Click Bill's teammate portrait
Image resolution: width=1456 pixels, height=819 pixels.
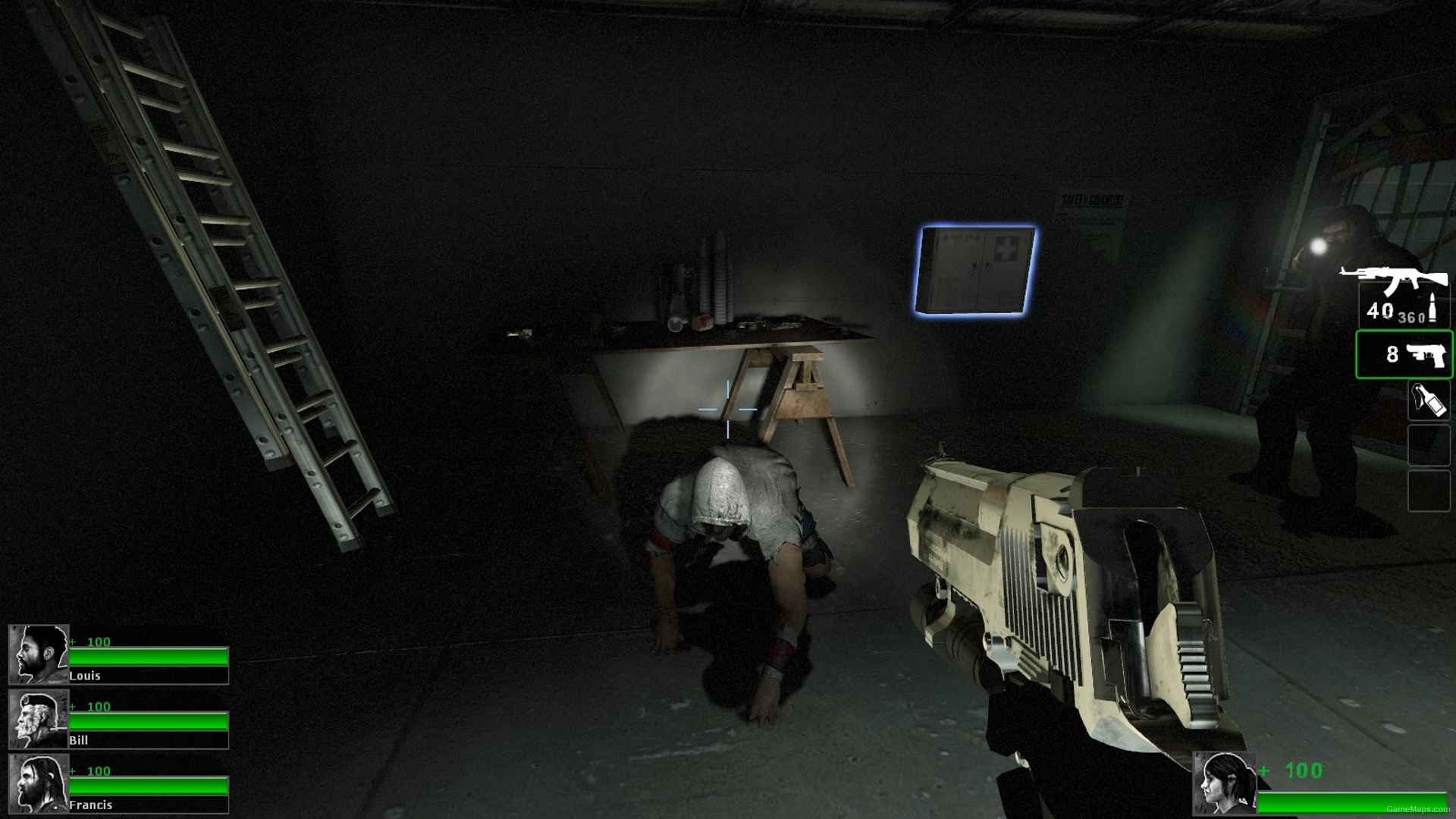point(38,719)
